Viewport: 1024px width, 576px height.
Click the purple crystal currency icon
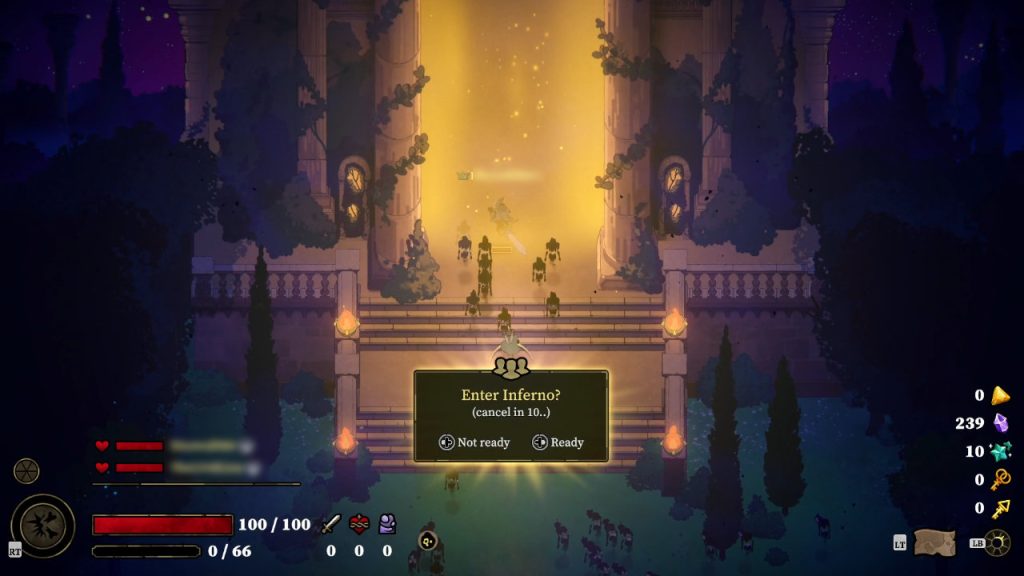click(1000, 423)
